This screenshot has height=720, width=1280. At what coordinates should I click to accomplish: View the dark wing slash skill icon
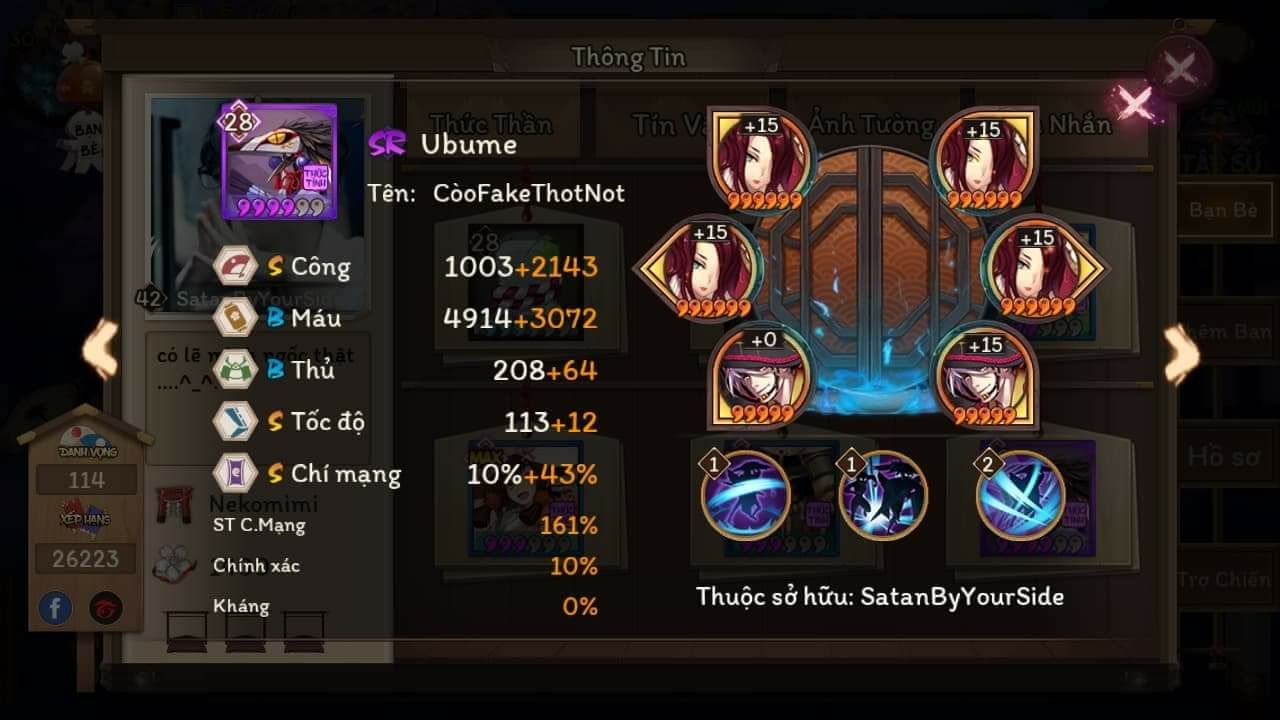(745, 495)
